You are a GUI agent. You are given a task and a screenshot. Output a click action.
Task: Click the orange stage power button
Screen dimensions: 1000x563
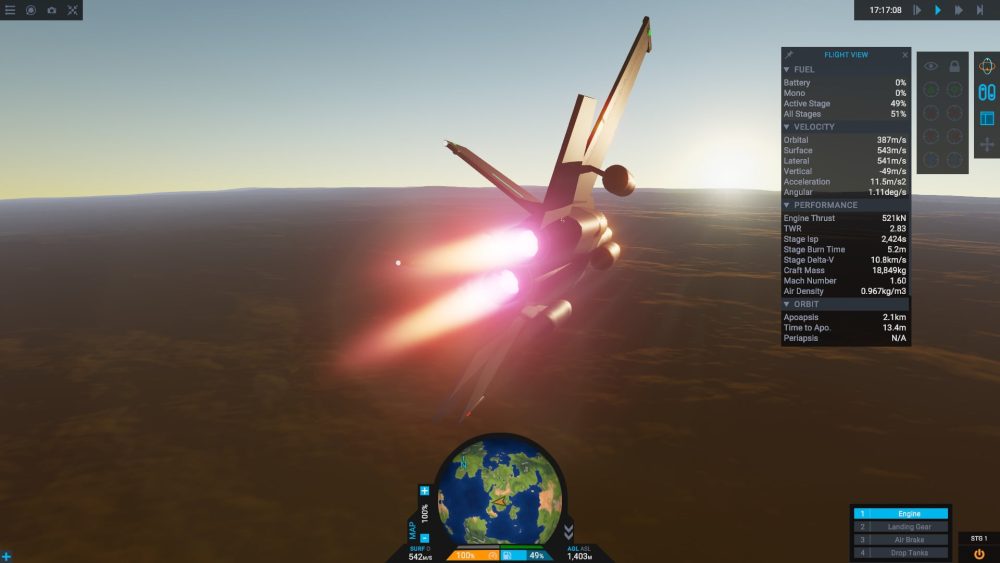point(979,553)
